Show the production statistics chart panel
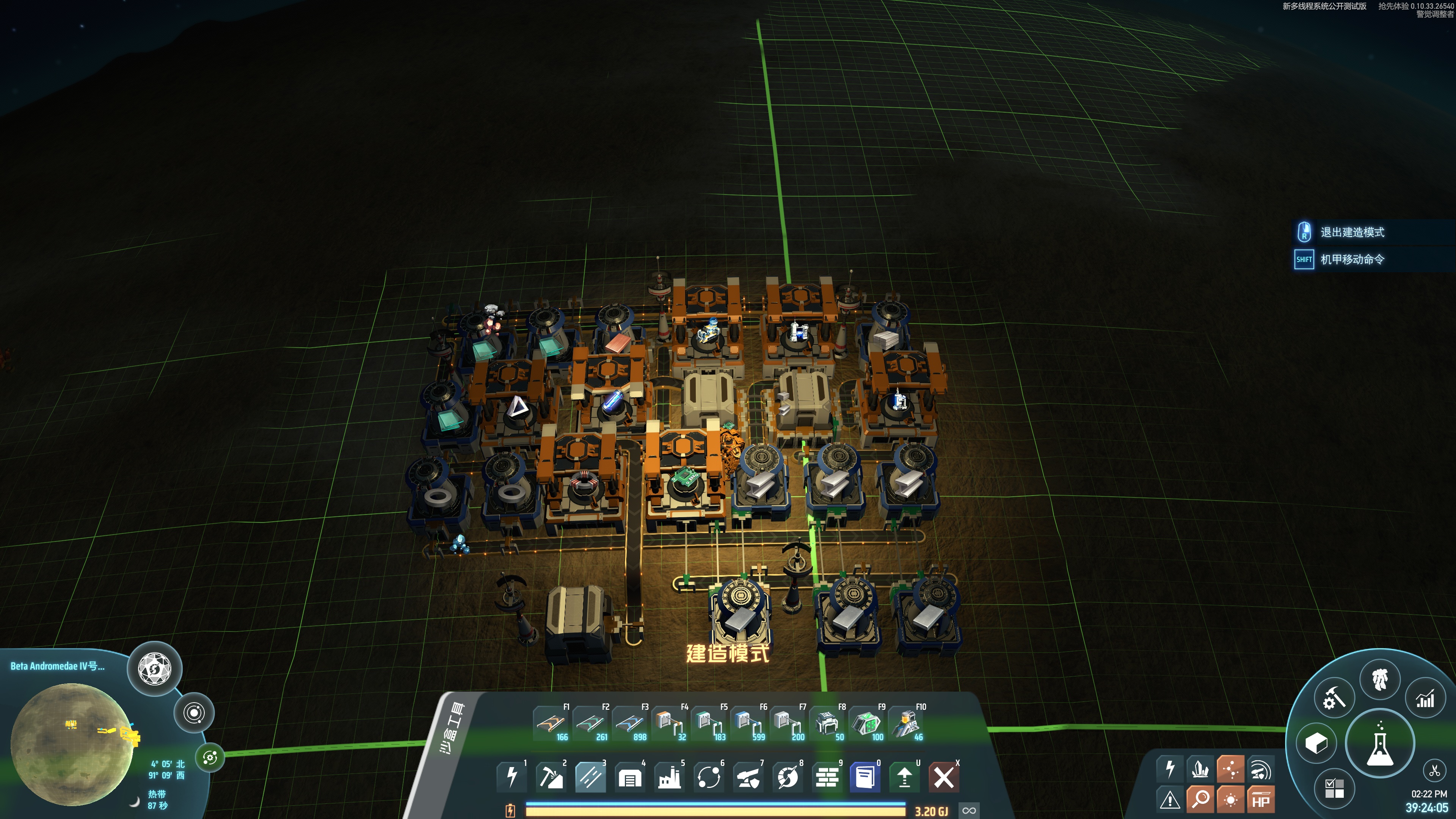This screenshot has width=1456, height=819. 1425,700
